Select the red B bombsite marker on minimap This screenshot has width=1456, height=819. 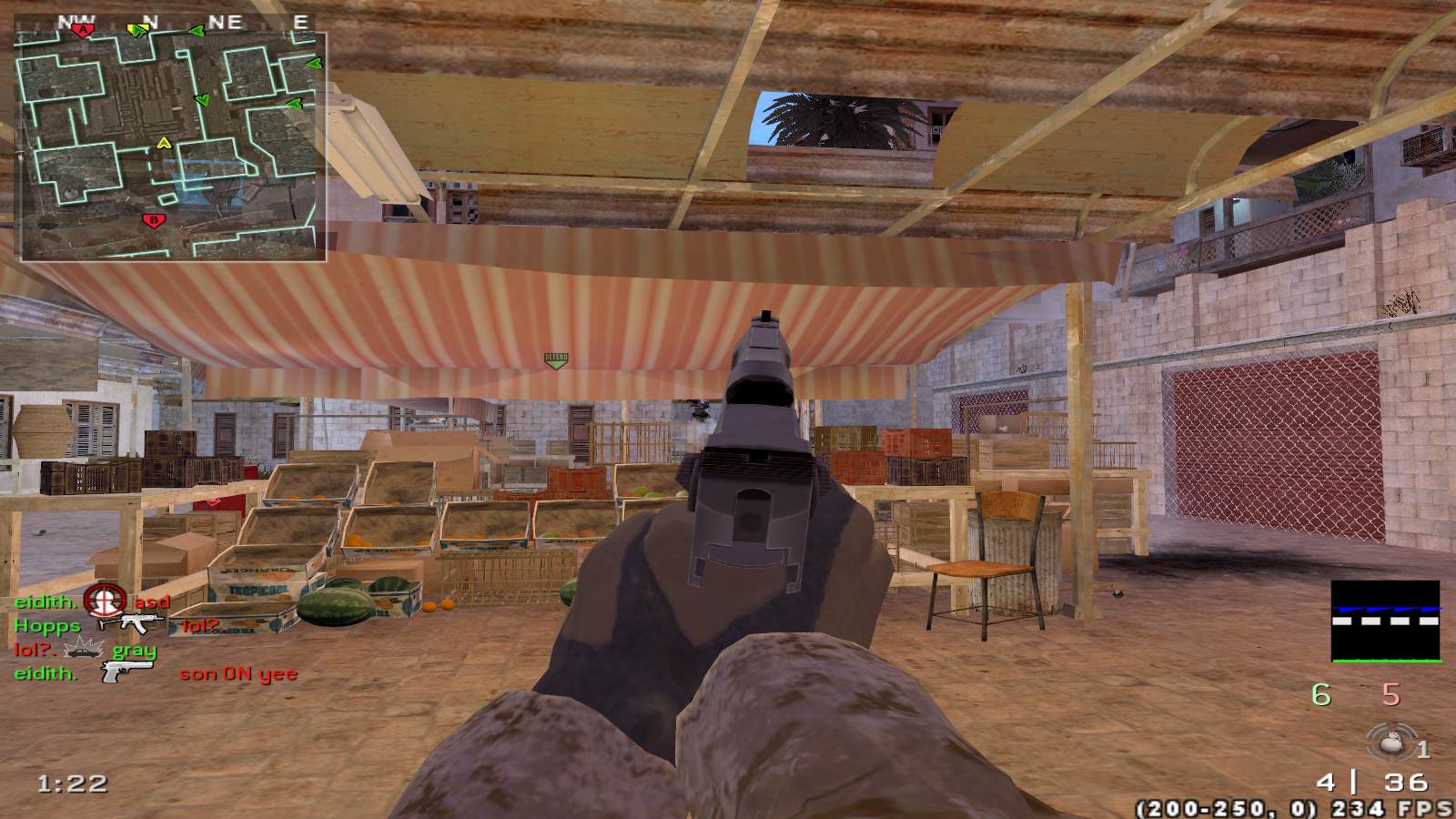152,219
